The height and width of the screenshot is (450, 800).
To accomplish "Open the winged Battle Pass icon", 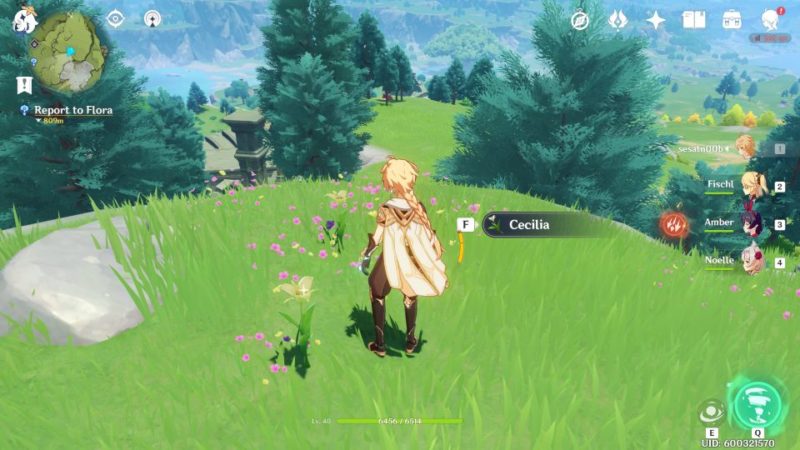I will [x=618, y=20].
